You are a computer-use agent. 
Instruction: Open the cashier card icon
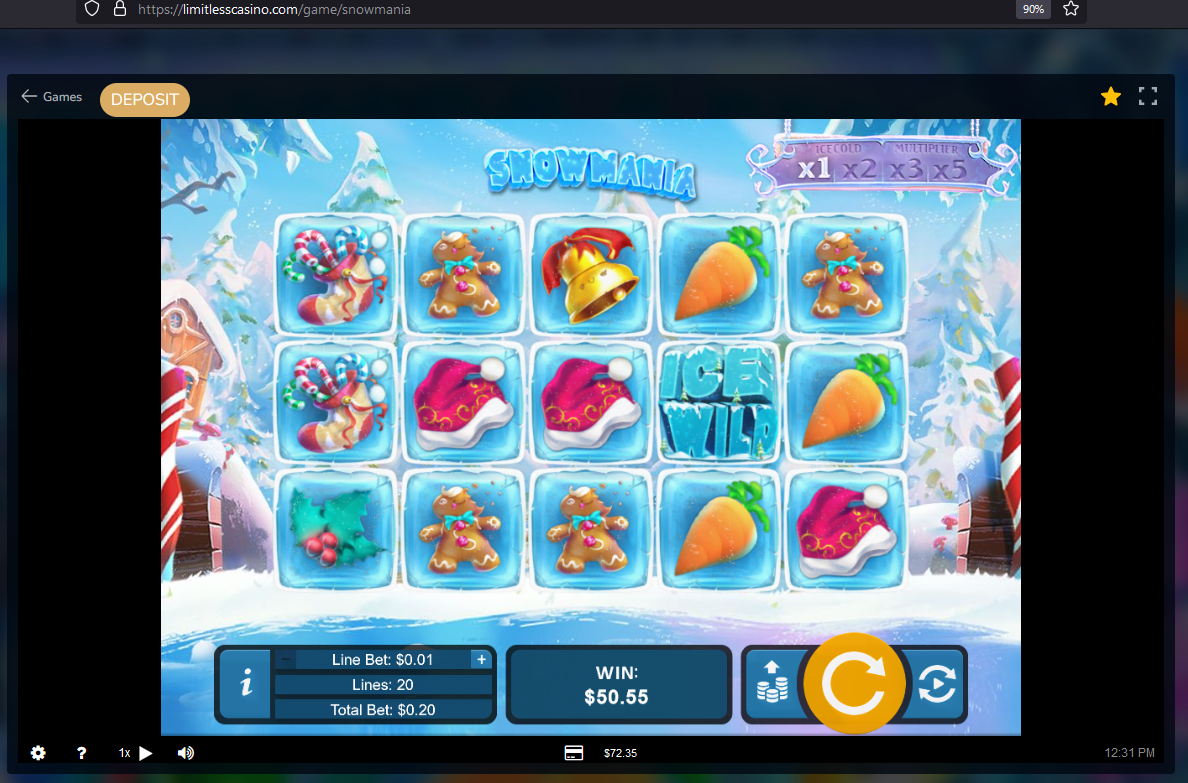click(x=574, y=753)
